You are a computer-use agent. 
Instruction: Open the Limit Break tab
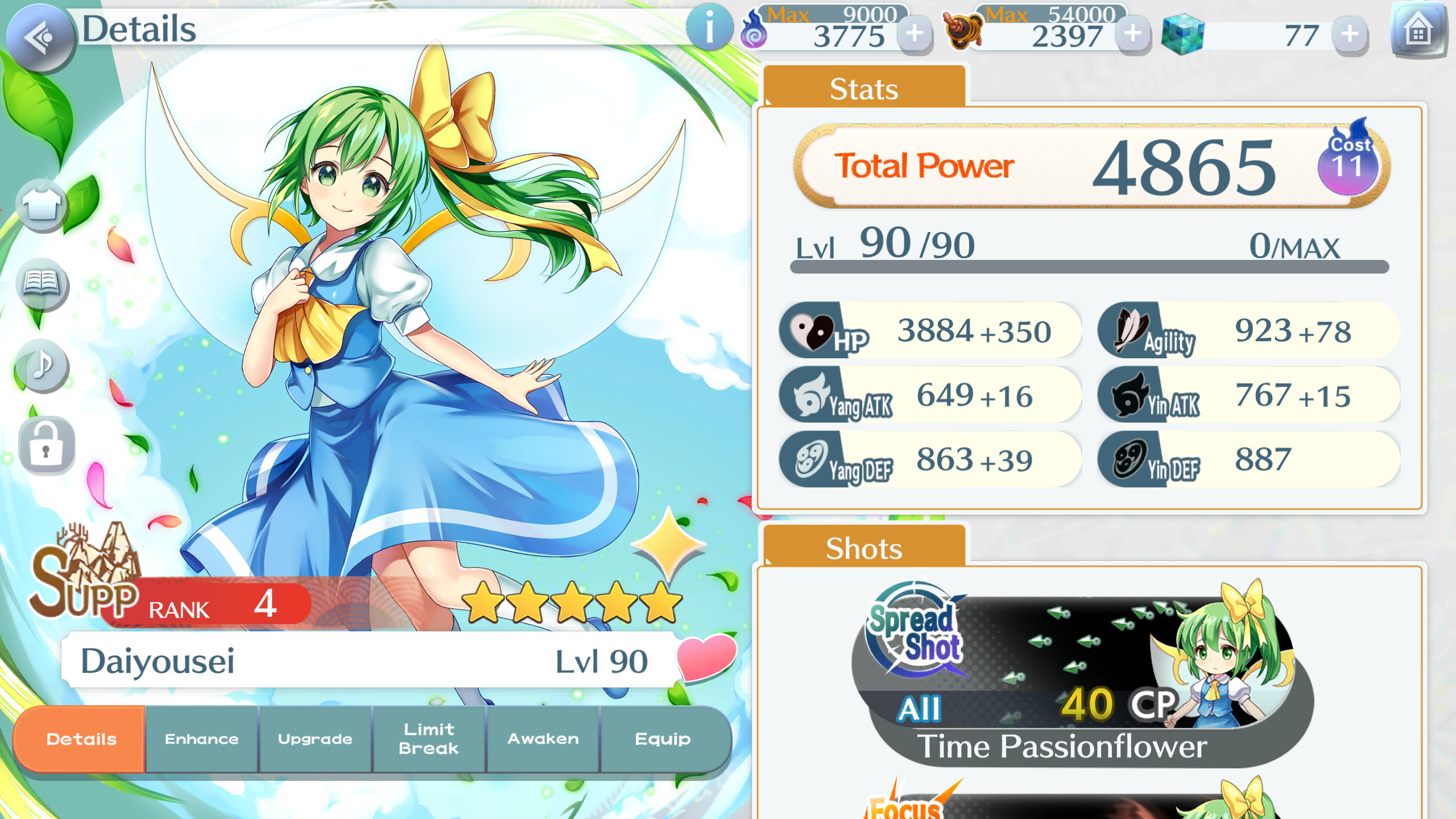429,739
